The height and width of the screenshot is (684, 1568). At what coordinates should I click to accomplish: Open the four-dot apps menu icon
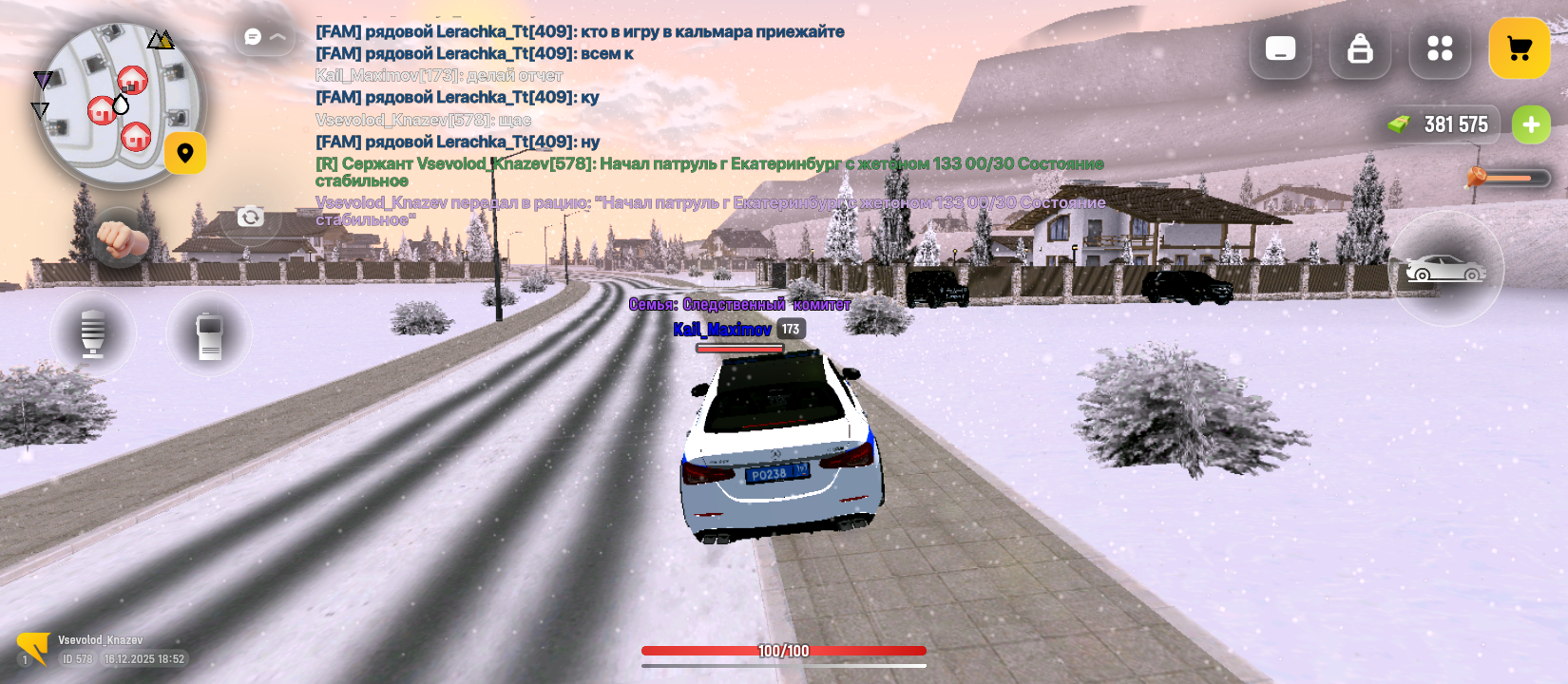pos(1439,47)
